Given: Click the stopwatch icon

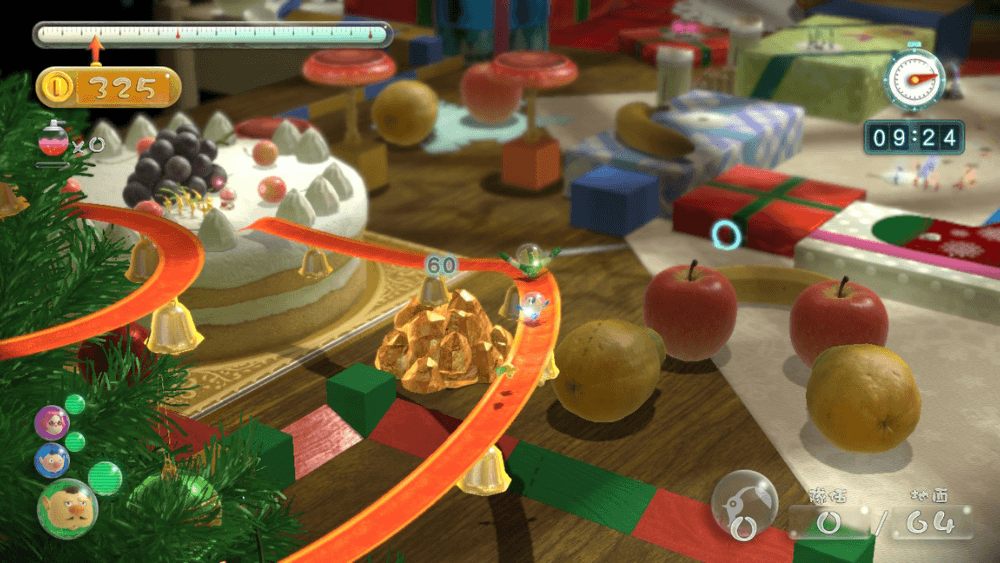Looking at the screenshot, I should tap(914, 80).
